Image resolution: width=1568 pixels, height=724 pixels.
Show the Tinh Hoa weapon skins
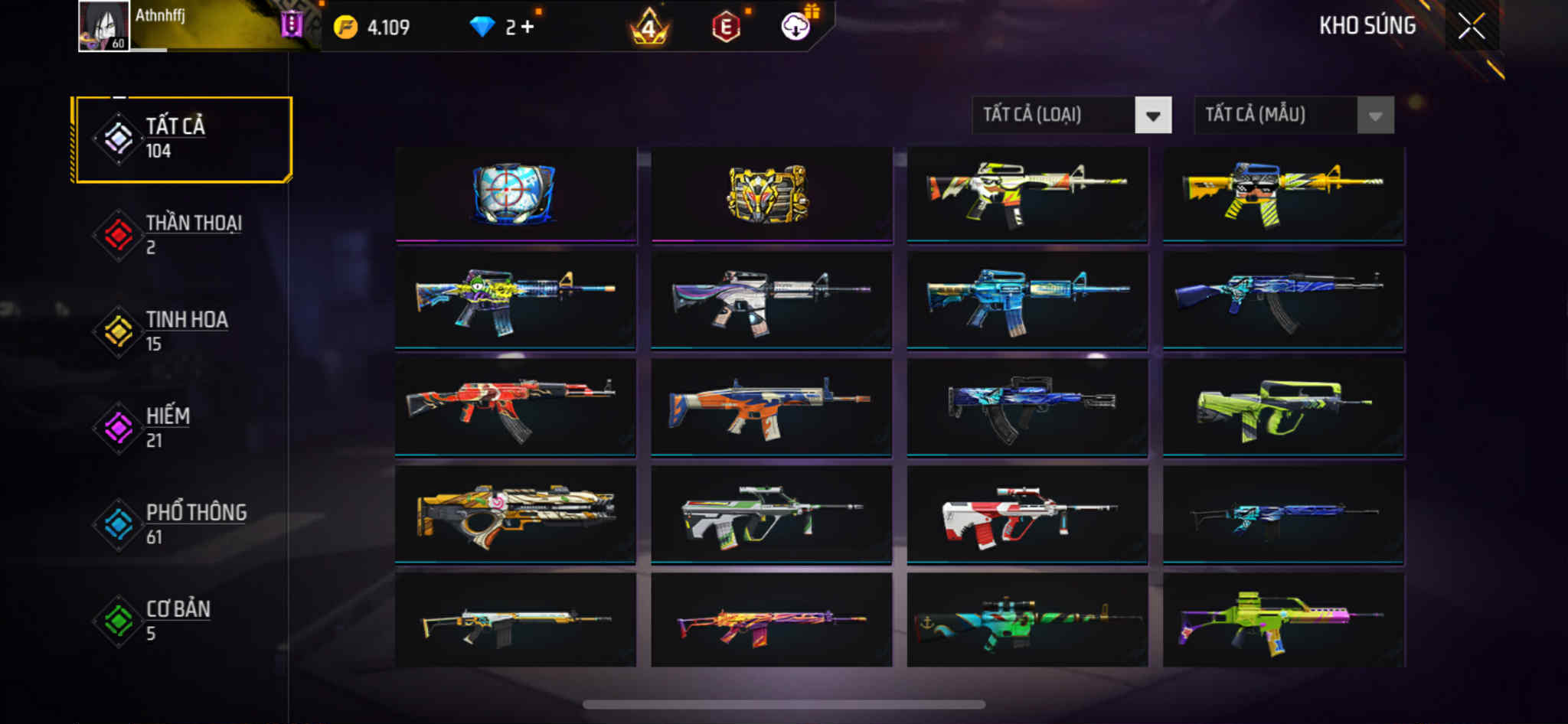tap(182, 331)
